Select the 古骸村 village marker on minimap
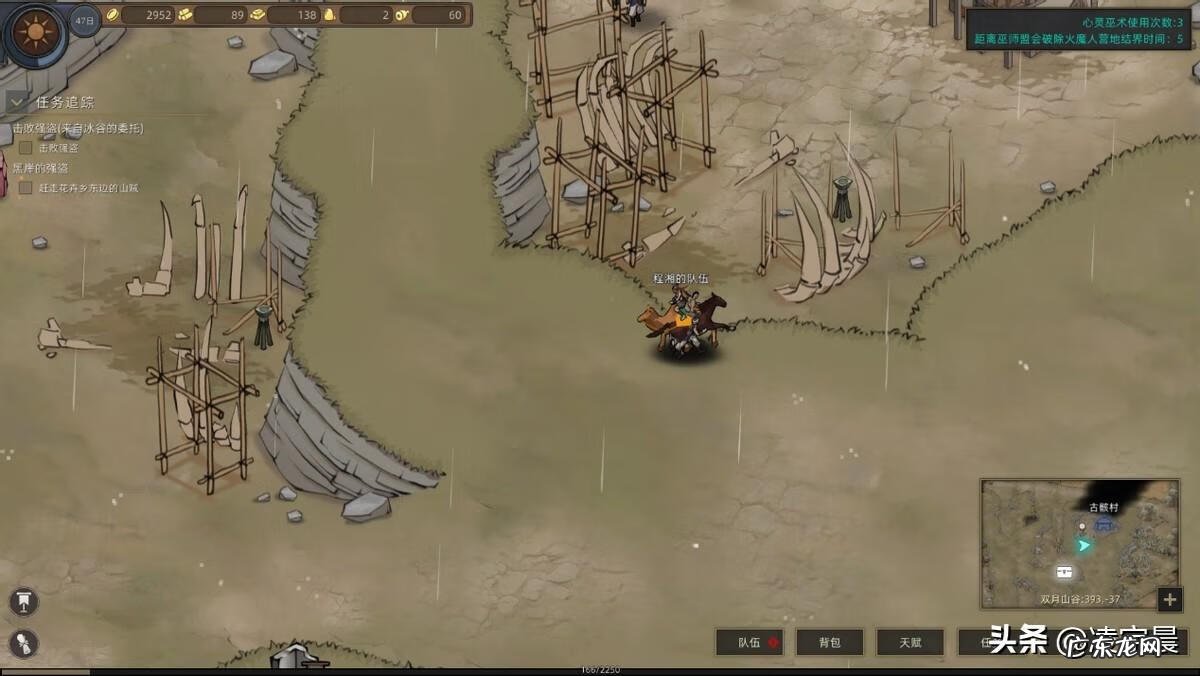Image resolution: width=1200 pixels, height=676 pixels. coord(1104,523)
